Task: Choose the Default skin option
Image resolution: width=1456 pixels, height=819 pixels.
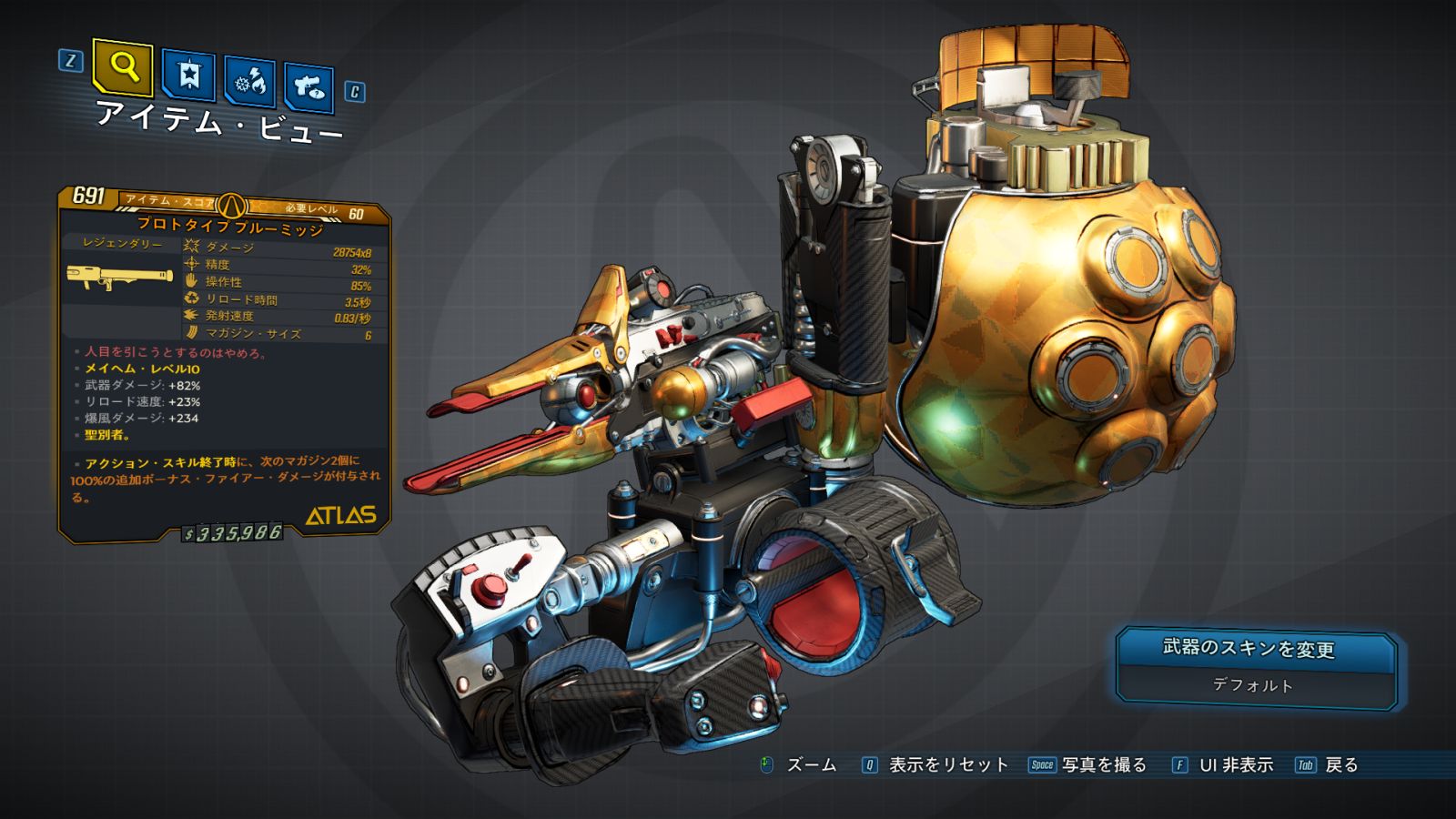Action: coord(1252,685)
